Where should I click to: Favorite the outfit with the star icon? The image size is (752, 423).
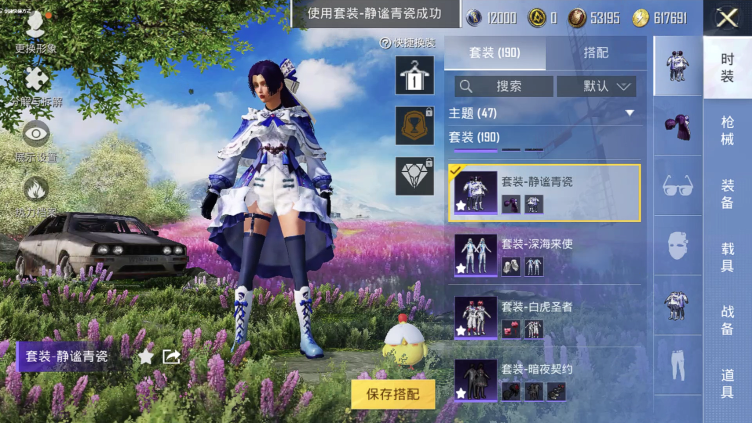coord(146,356)
